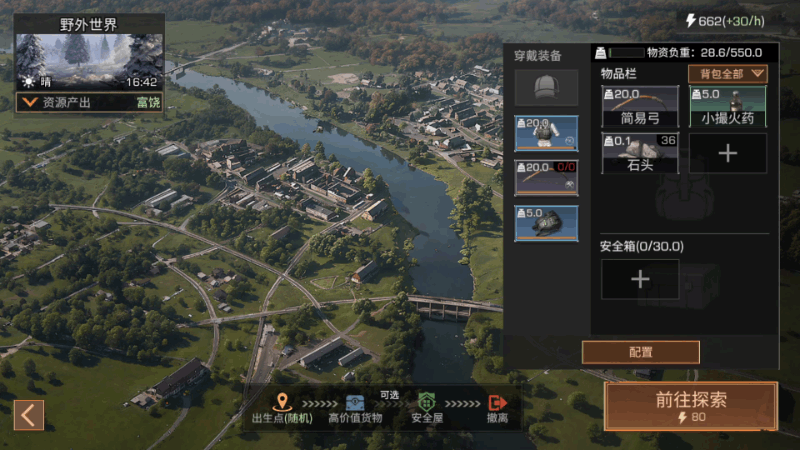Start exploring with the 前往探索 button
This screenshot has width=800, height=450.
[690, 406]
